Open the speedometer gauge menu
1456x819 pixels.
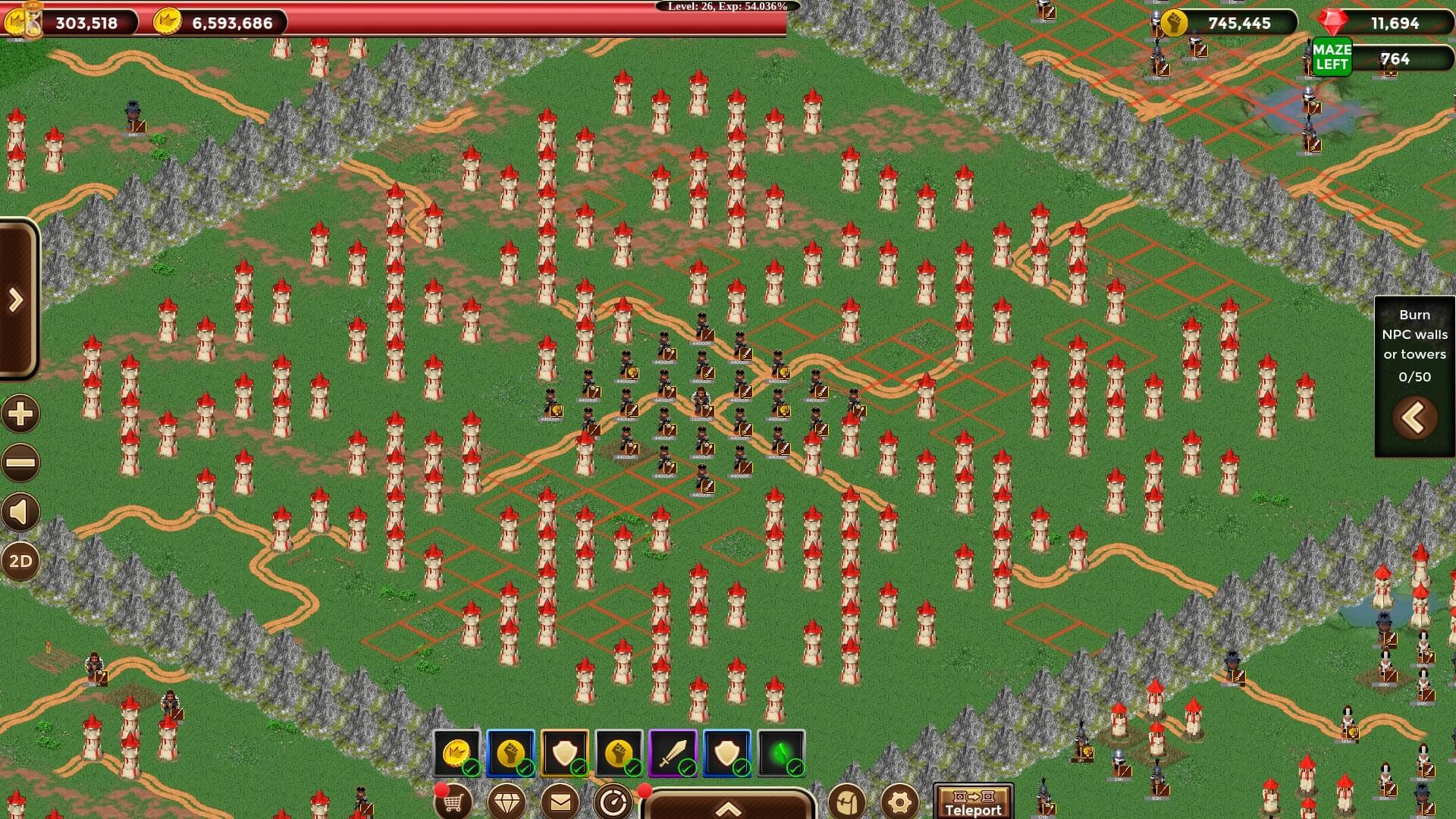click(613, 801)
